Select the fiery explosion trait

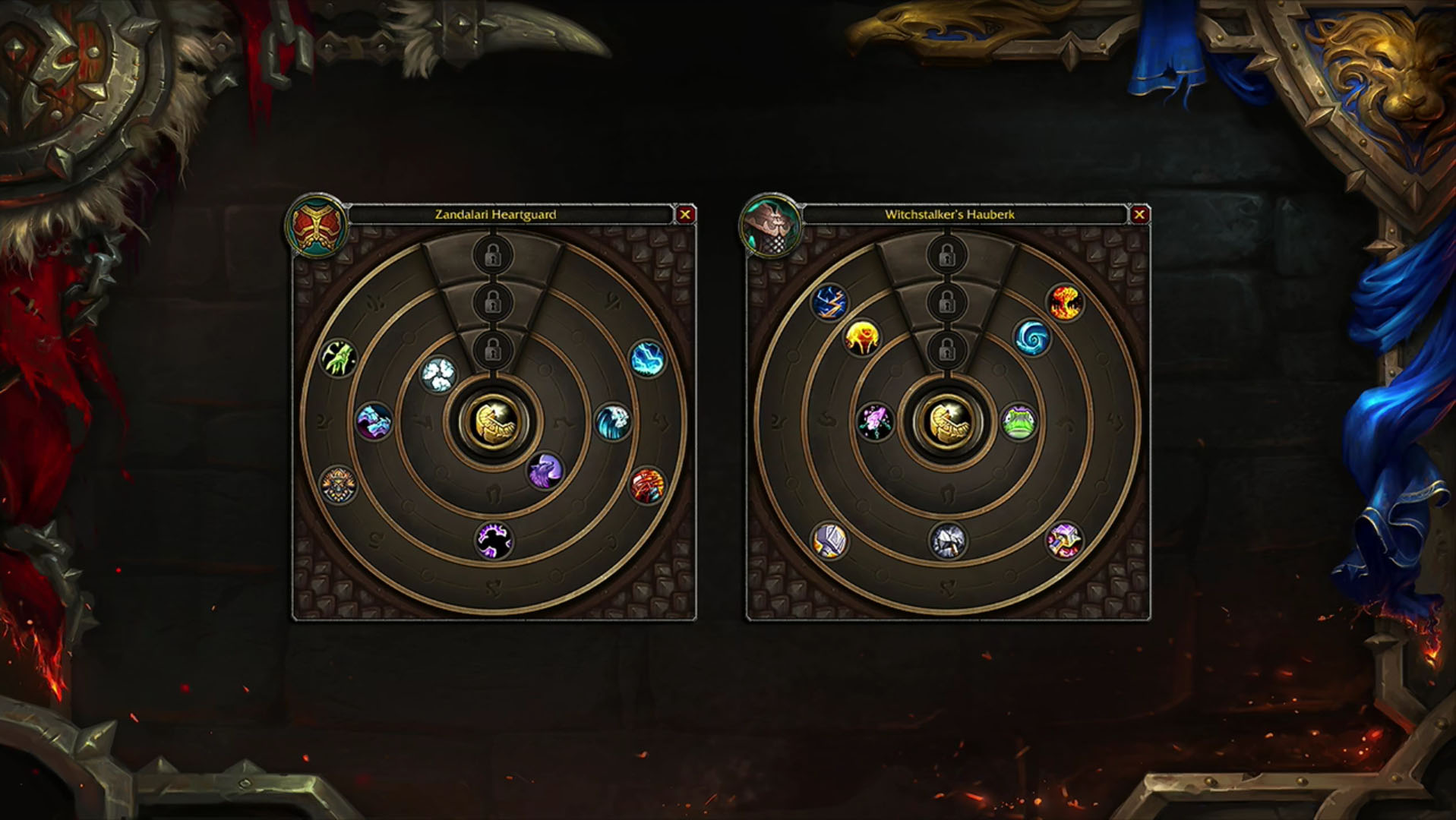[1065, 302]
